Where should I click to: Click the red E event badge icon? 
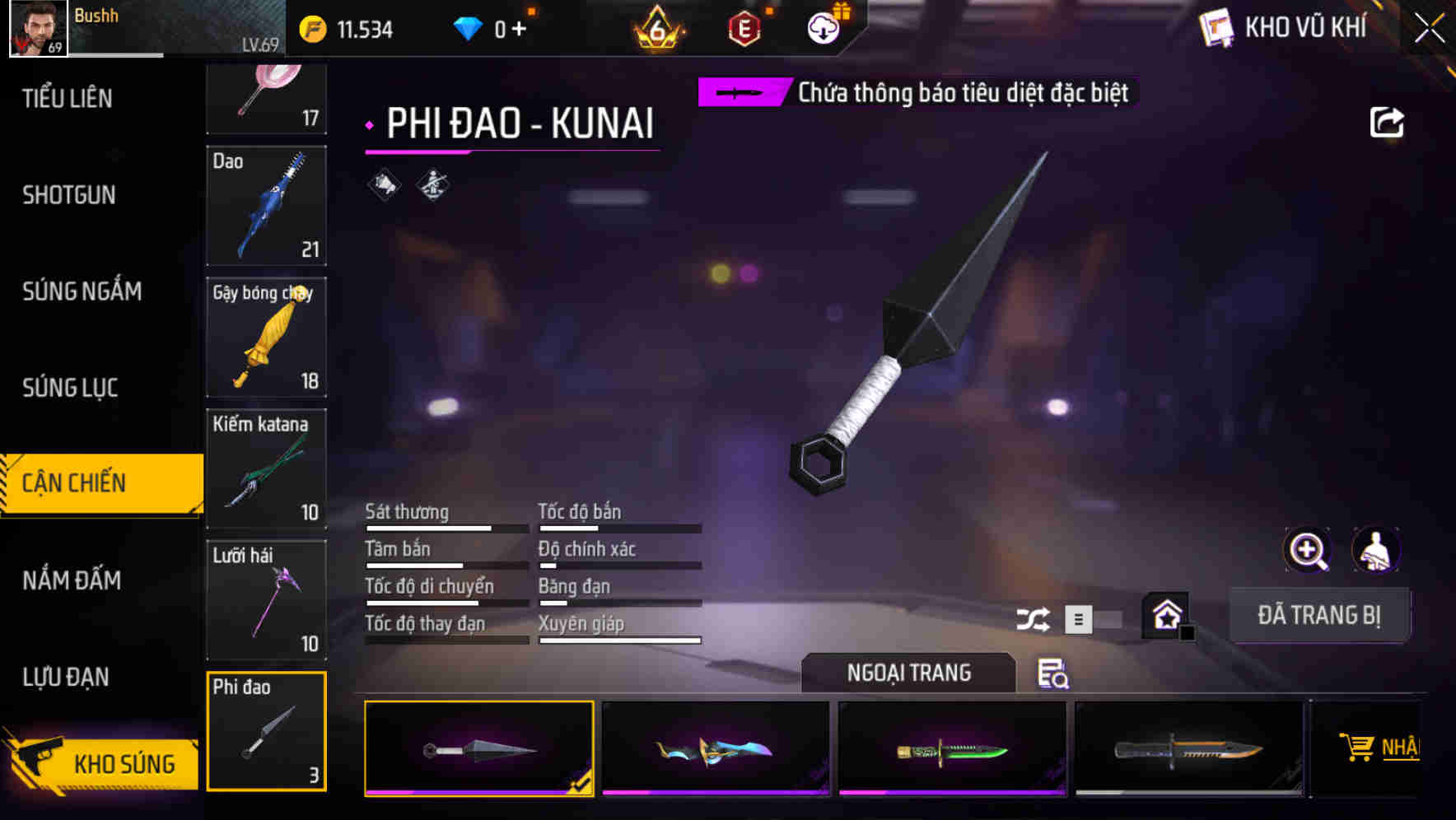point(745,27)
